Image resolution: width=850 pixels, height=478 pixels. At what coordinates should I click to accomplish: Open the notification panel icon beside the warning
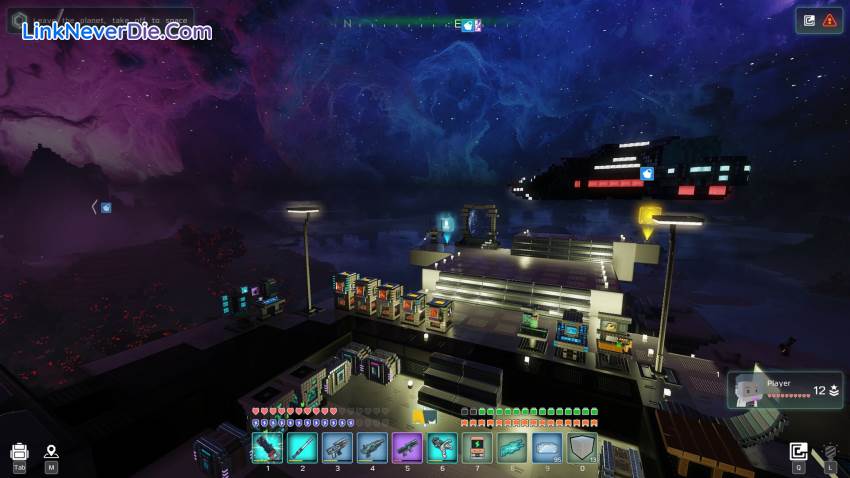809,20
